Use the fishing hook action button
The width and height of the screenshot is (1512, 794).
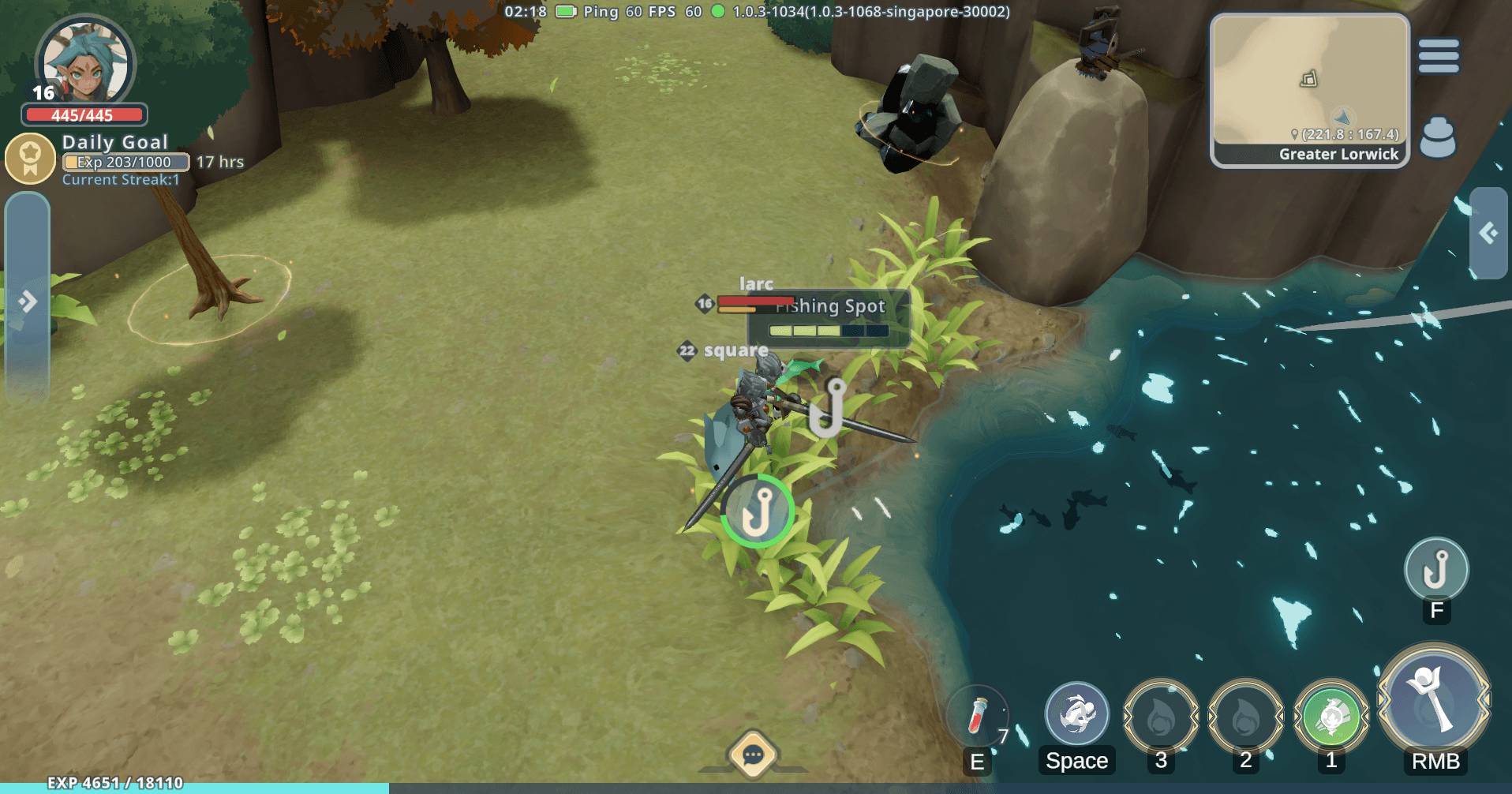(x=1435, y=569)
